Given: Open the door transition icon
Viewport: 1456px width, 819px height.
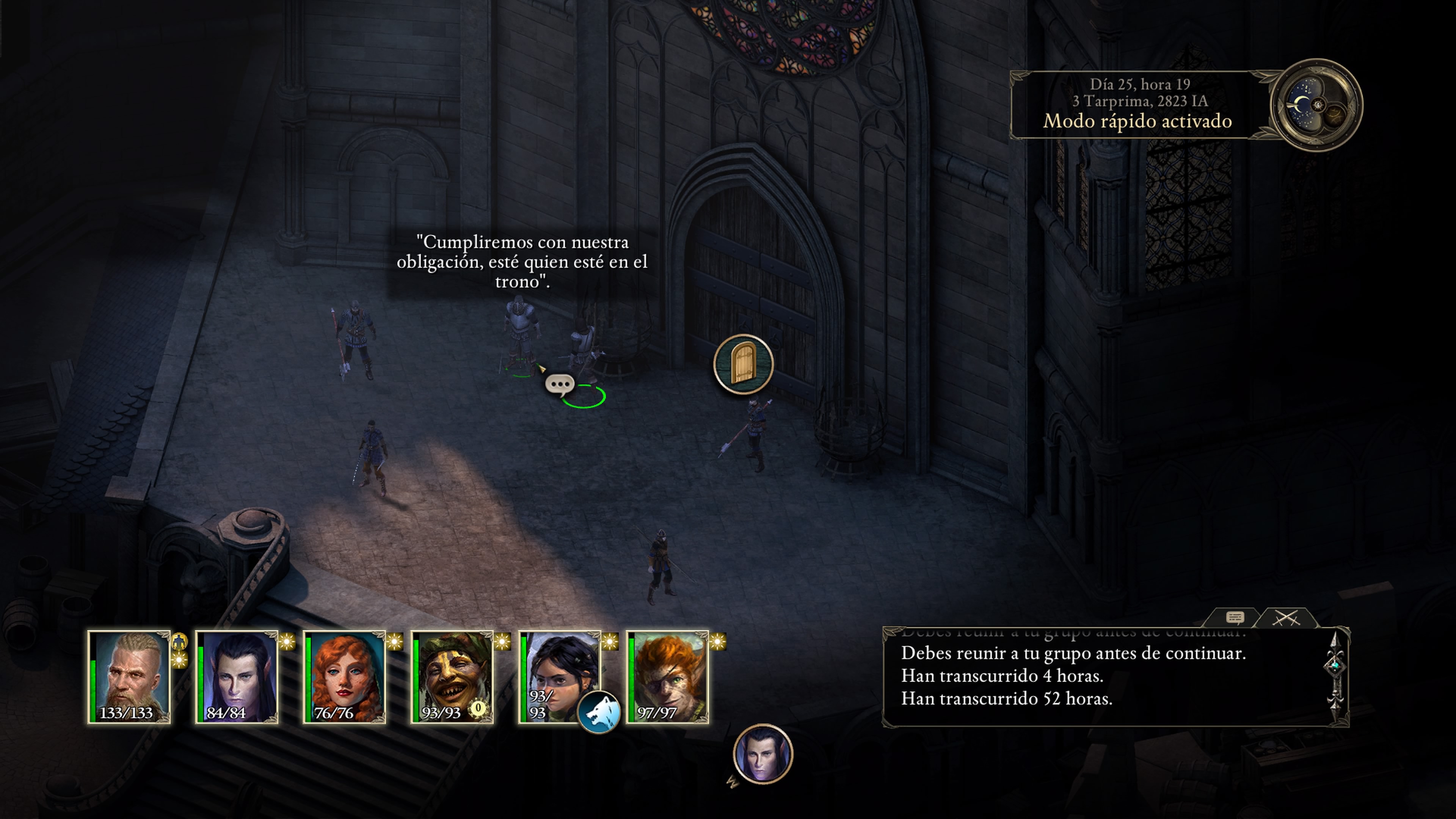Looking at the screenshot, I should [x=743, y=364].
